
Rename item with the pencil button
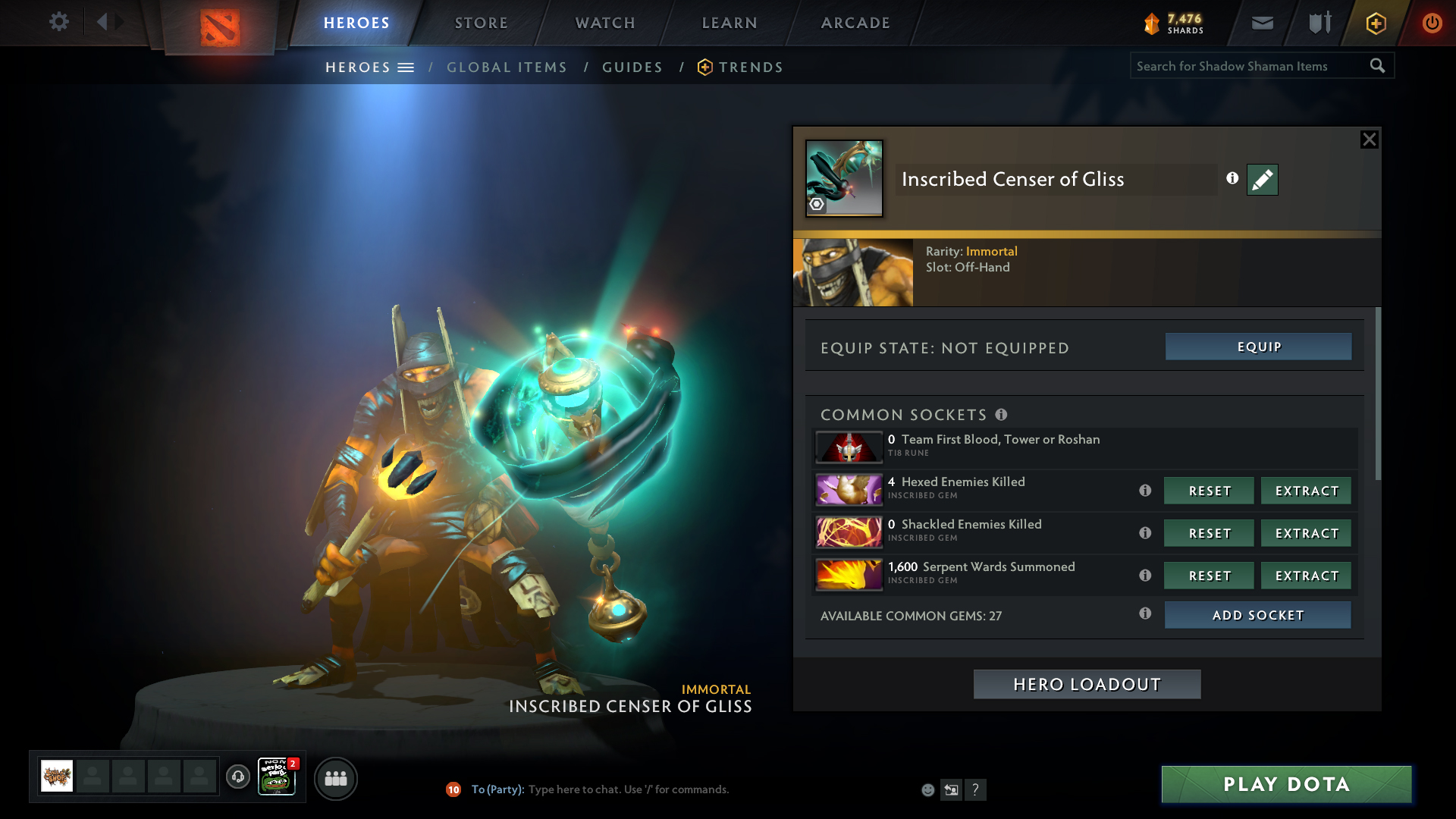[1262, 180]
